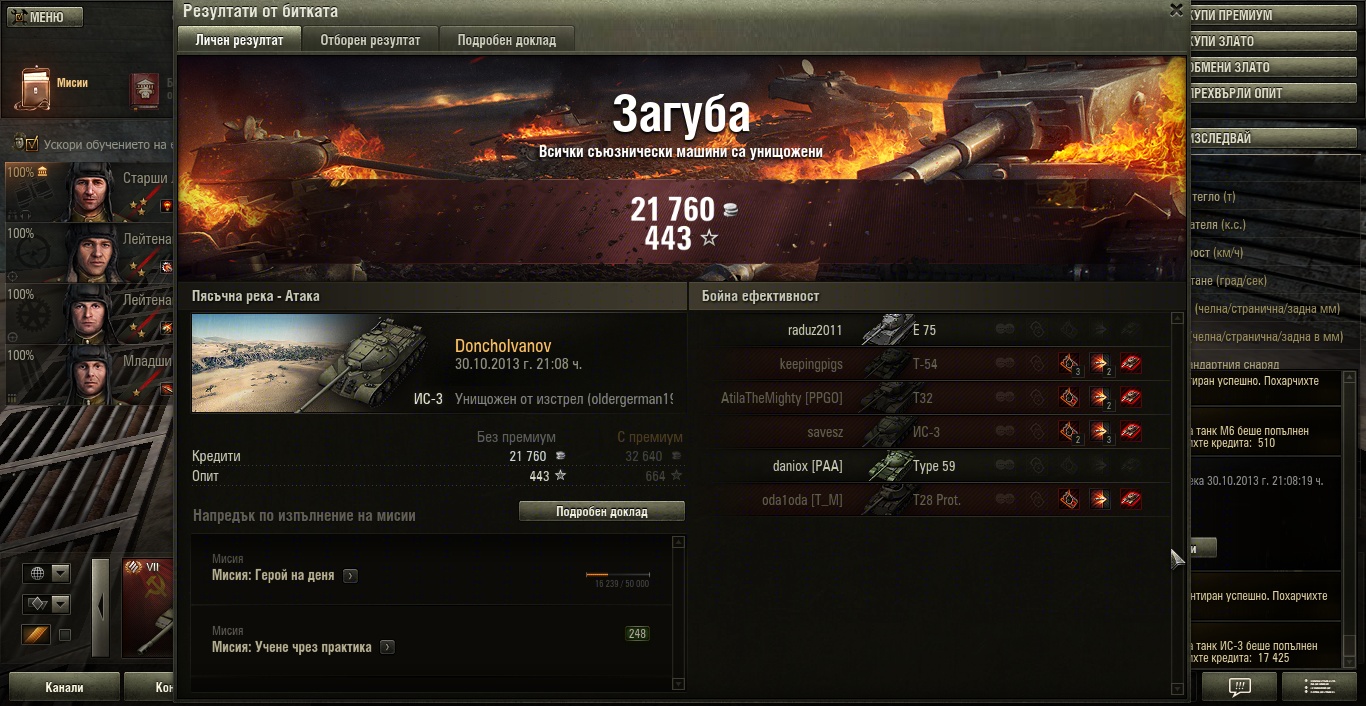Image resolution: width=1366 pixels, height=706 pixels.
Task: Choose the ОБМЕНИ ЗЛАТО button
Action: (x=1271, y=68)
